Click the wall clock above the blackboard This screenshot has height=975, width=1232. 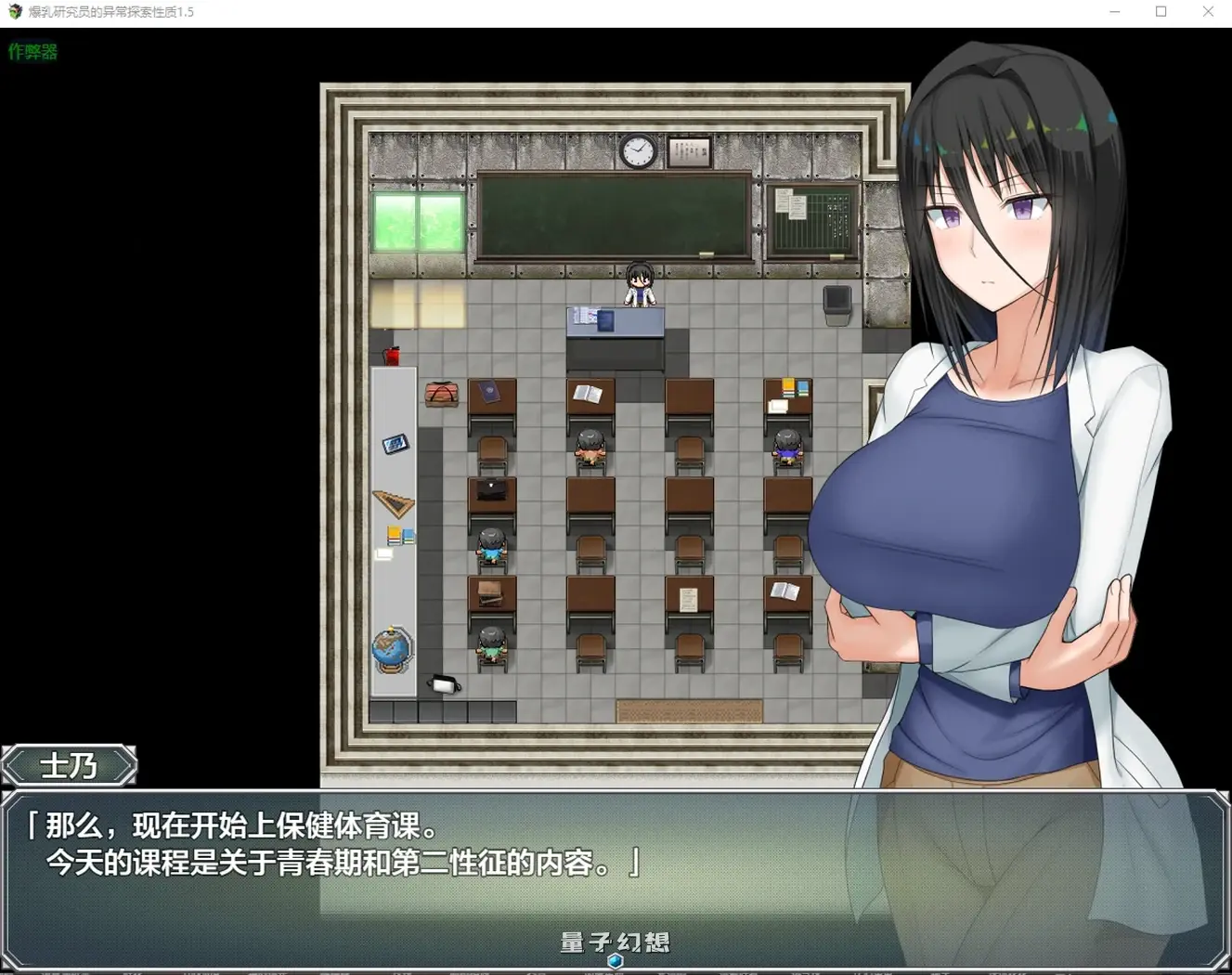[636, 150]
